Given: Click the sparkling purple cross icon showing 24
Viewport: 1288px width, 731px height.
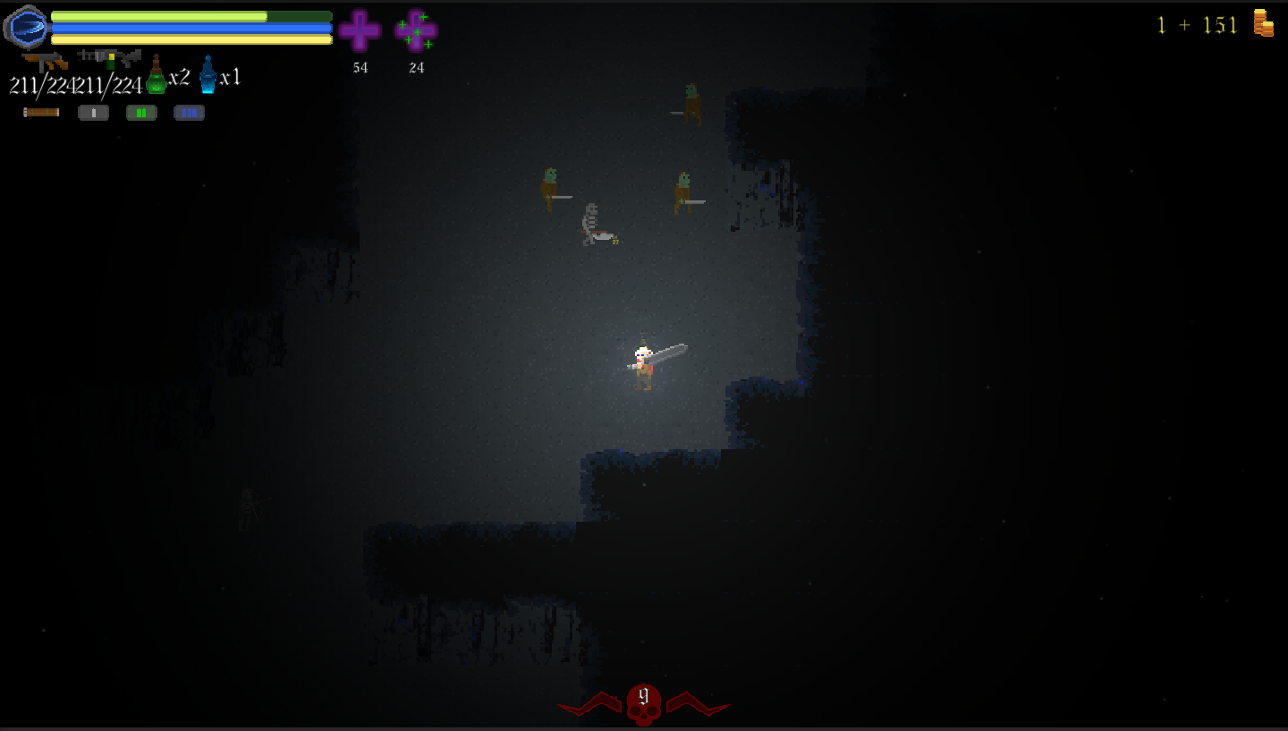Looking at the screenshot, I should [x=416, y=30].
